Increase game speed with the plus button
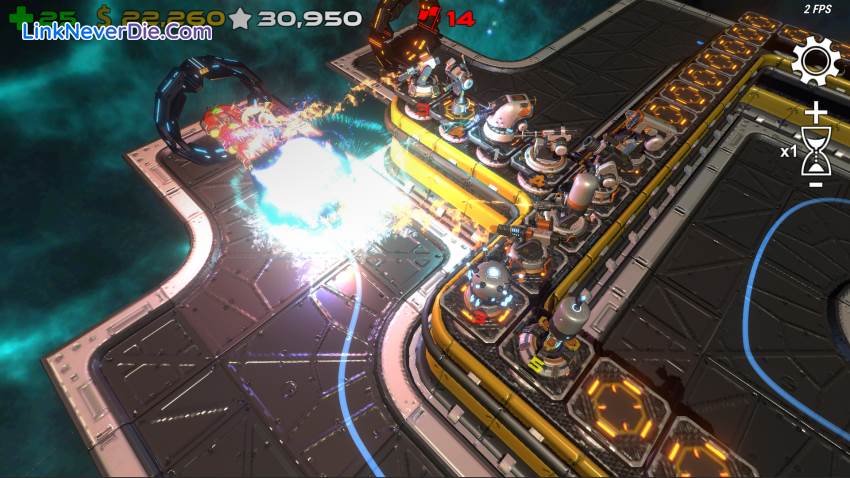 816,112
